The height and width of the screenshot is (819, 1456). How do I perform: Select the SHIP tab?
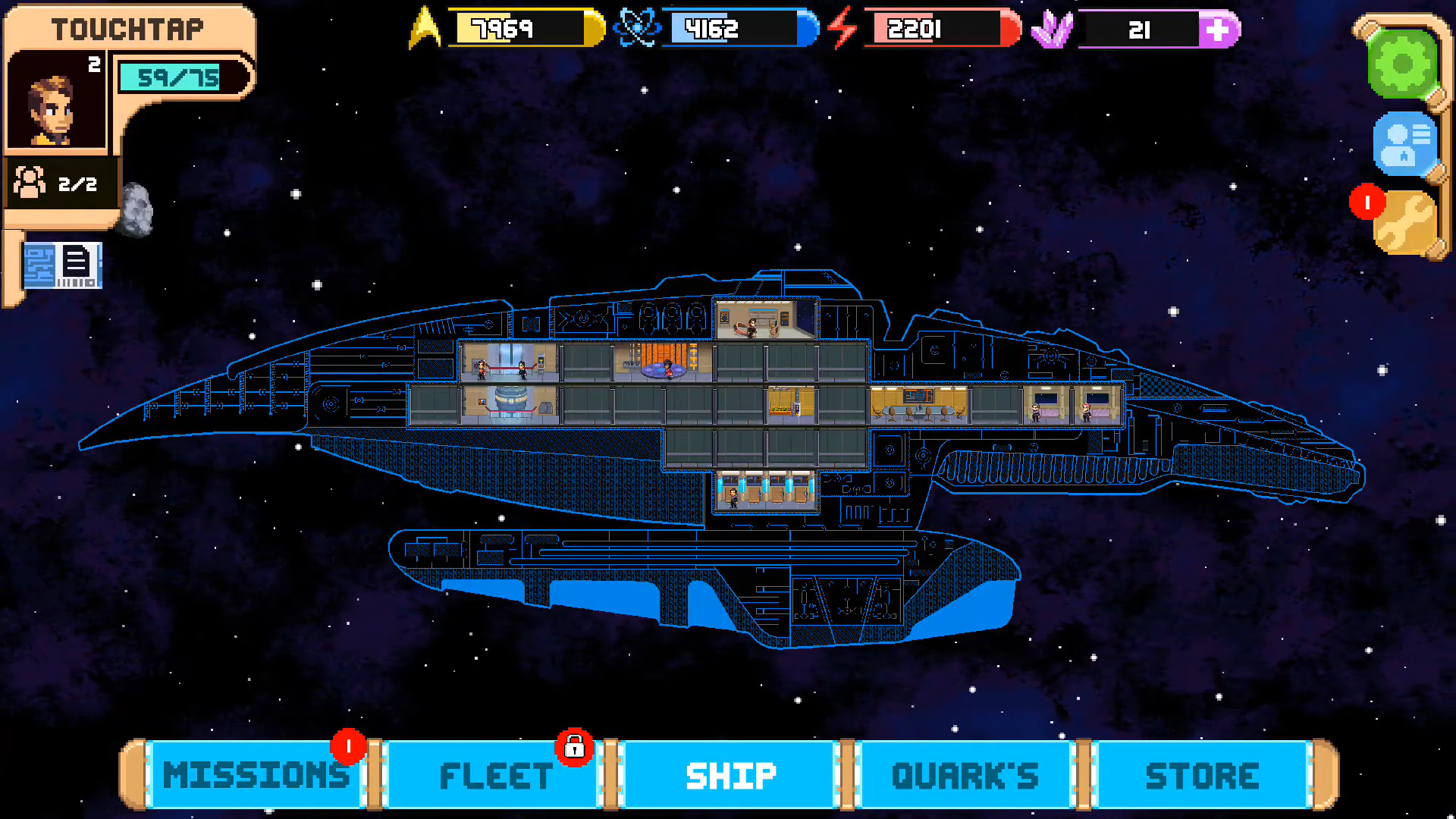pos(729,775)
